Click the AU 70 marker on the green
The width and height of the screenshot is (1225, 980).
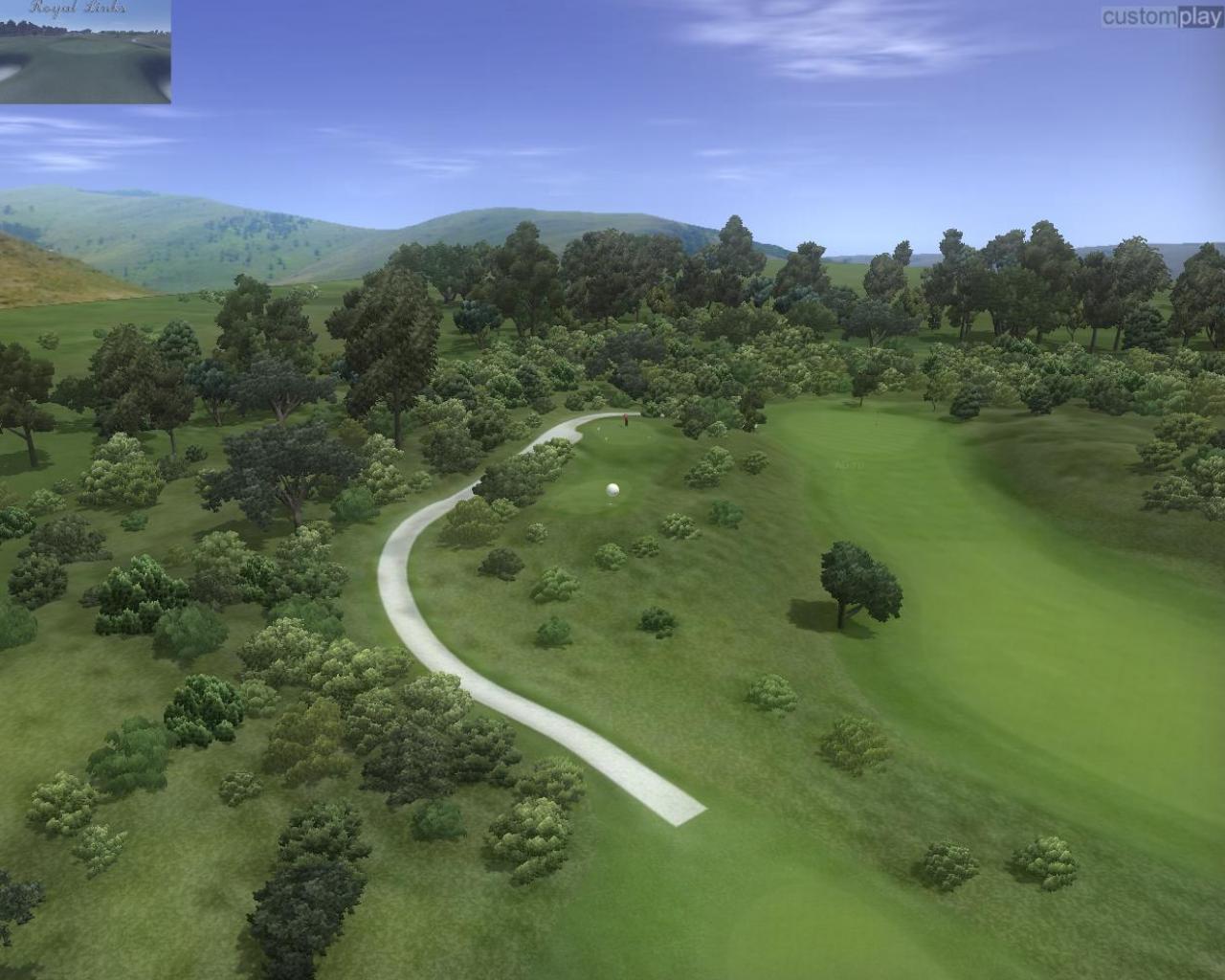click(x=850, y=464)
